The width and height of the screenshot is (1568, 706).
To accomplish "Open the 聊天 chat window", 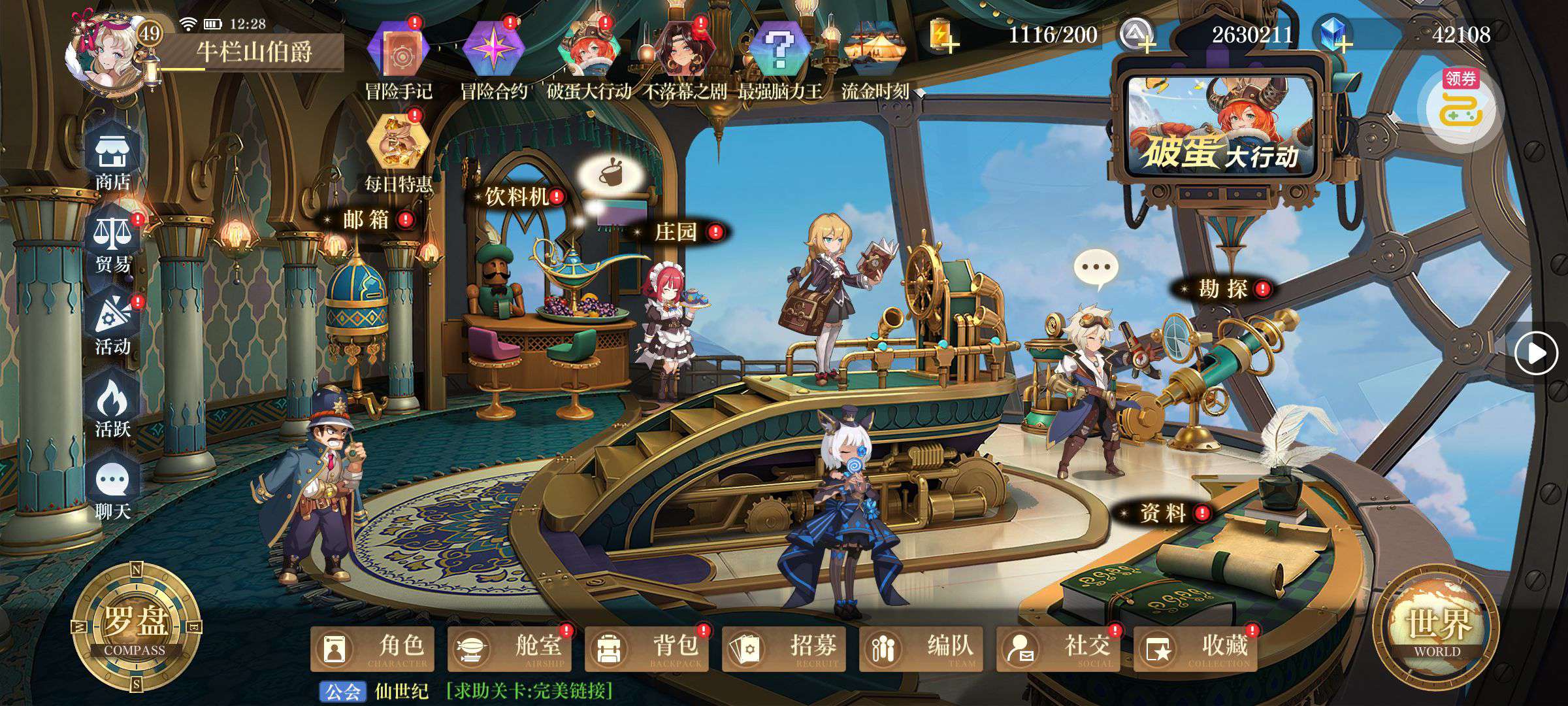I will 112,490.
